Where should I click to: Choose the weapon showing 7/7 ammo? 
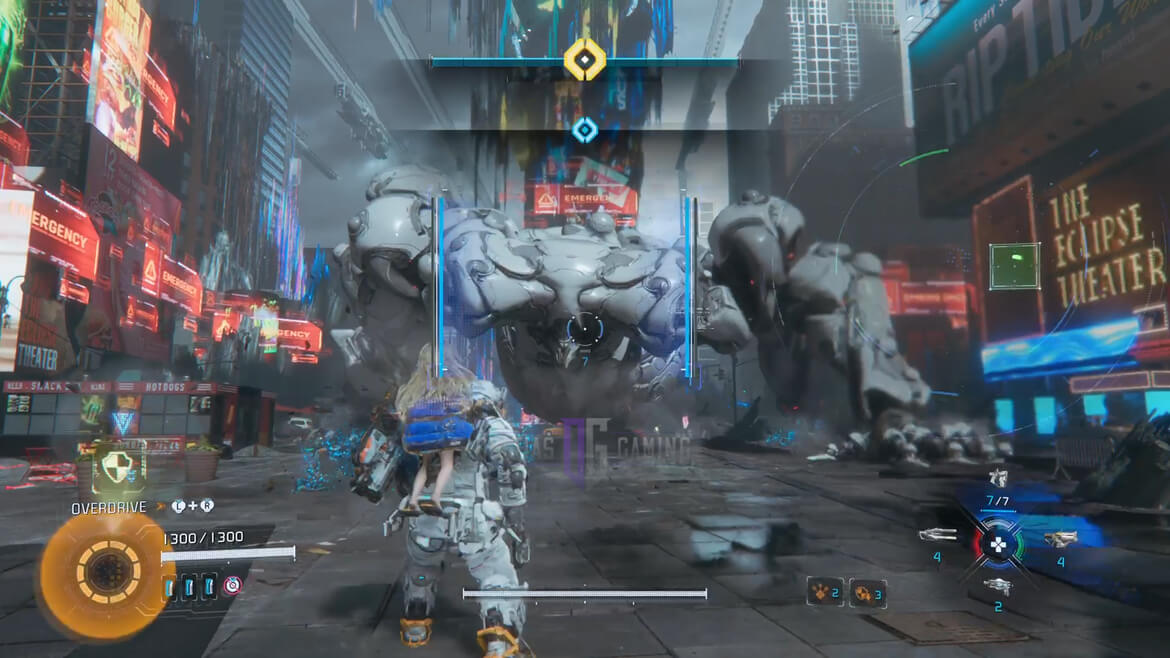coord(997,480)
